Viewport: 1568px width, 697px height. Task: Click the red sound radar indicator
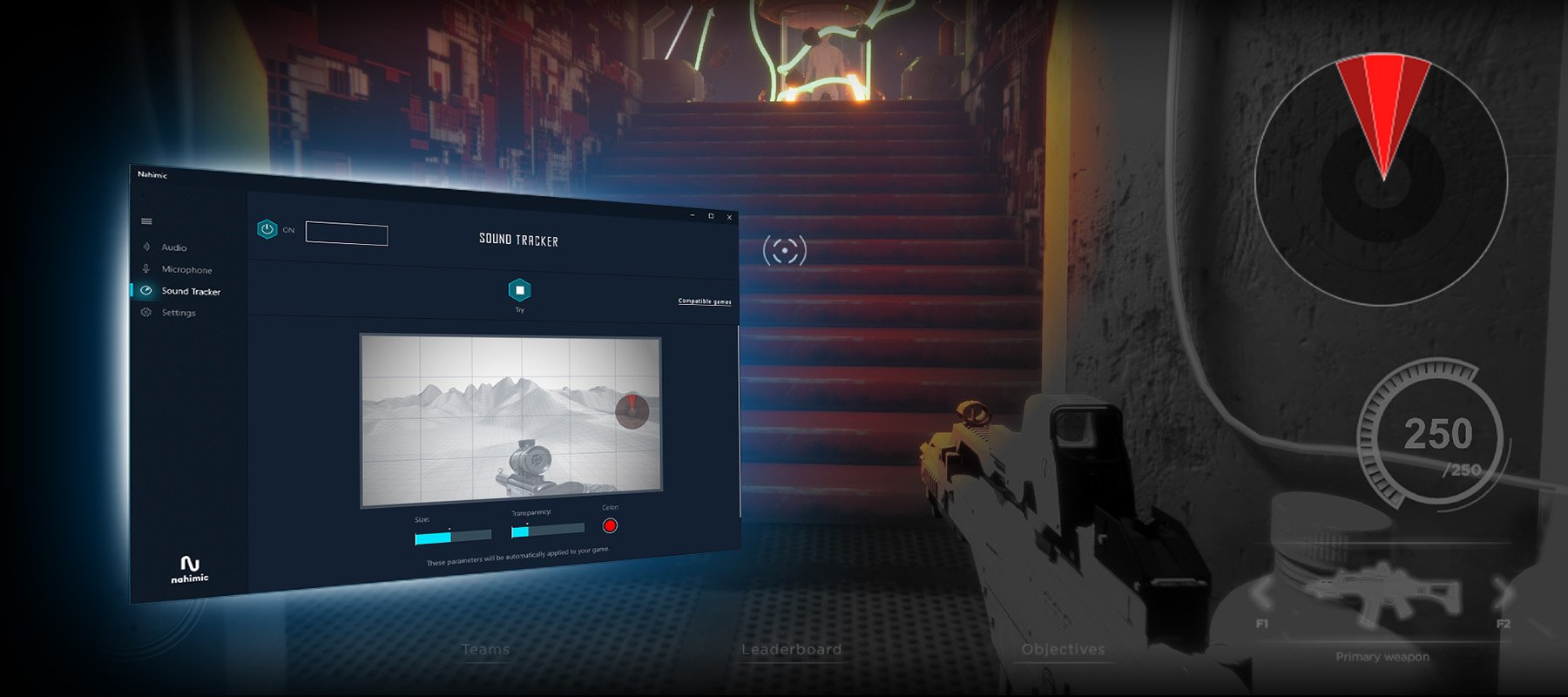pyautogui.click(x=1382, y=109)
